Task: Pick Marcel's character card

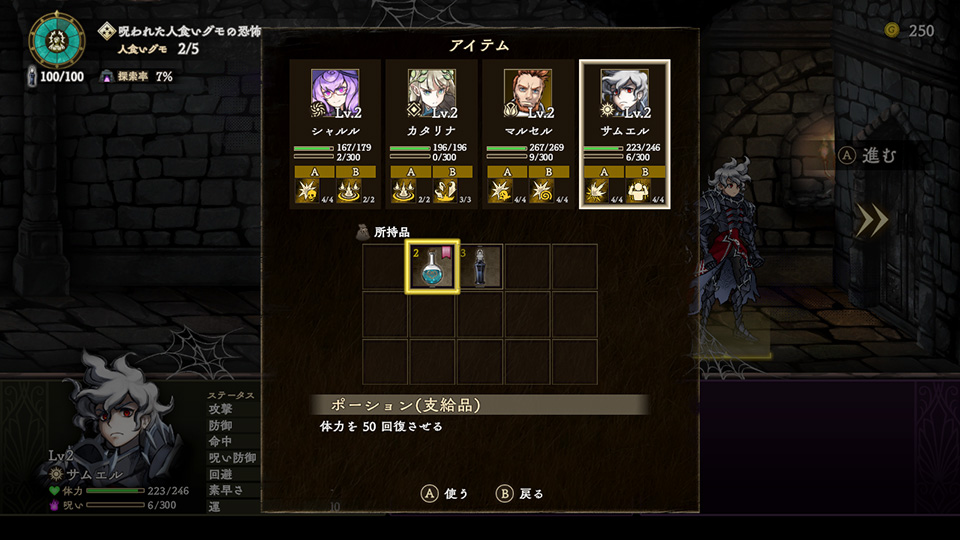Action: click(x=528, y=133)
